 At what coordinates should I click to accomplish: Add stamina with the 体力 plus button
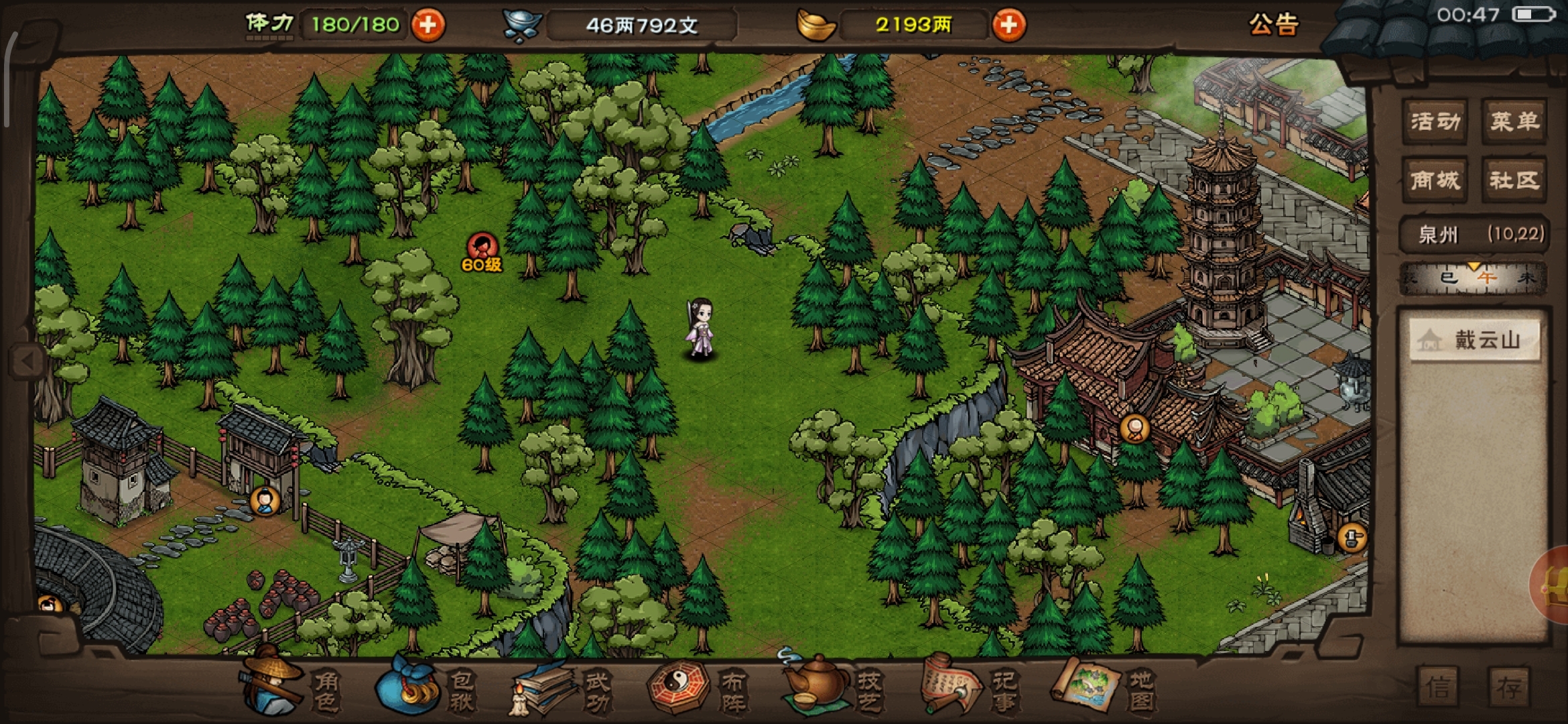click(428, 25)
